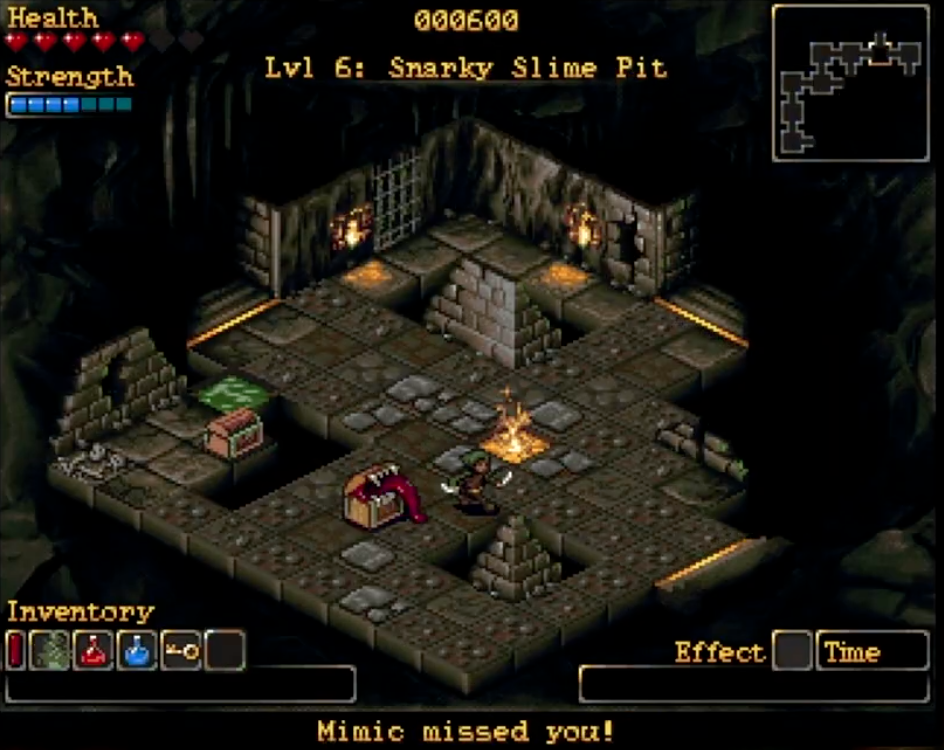Select the green herb inventory item
Screen dimensions: 944x750
(51, 651)
